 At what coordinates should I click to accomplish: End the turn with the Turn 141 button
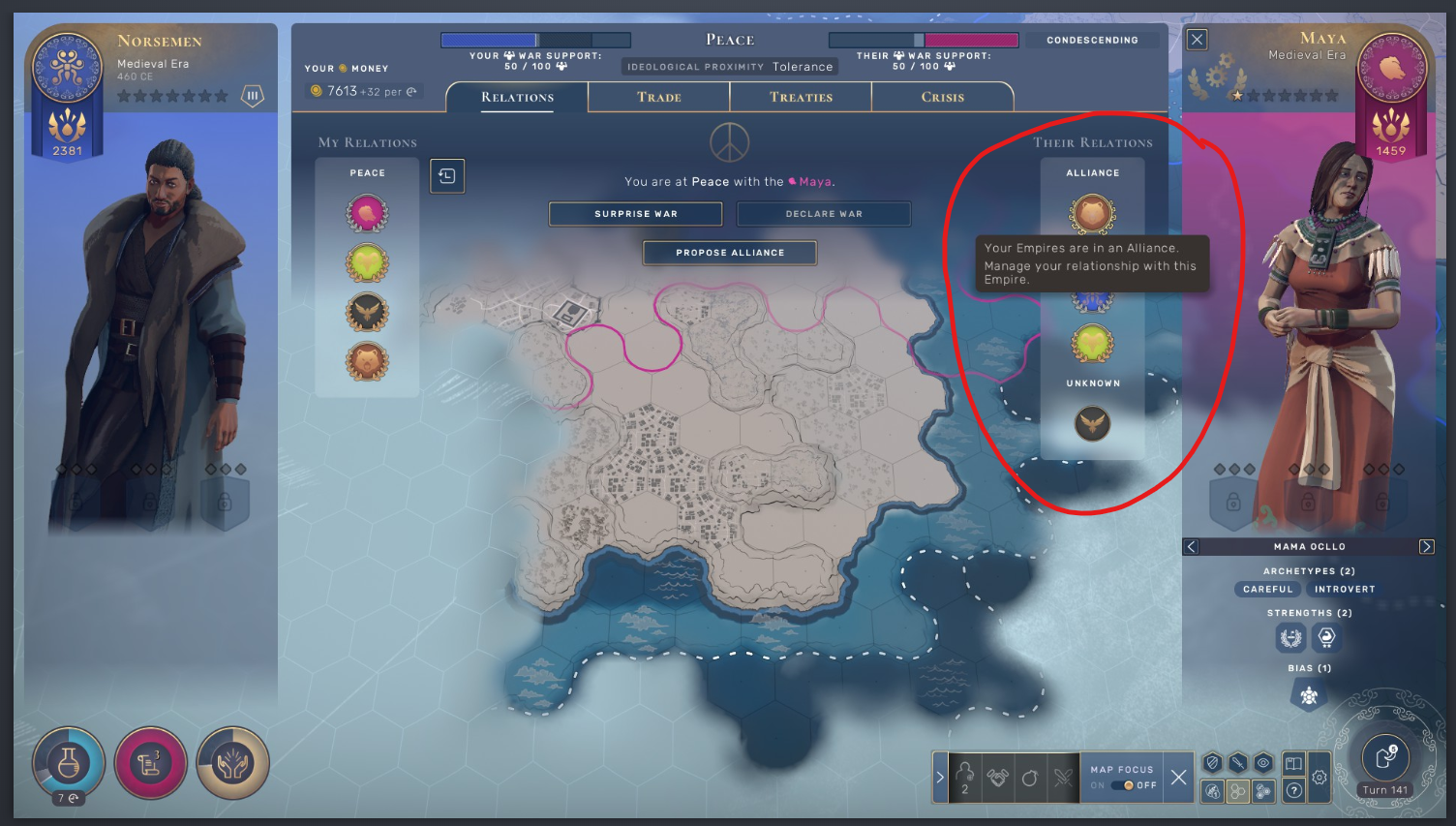click(x=1385, y=761)
